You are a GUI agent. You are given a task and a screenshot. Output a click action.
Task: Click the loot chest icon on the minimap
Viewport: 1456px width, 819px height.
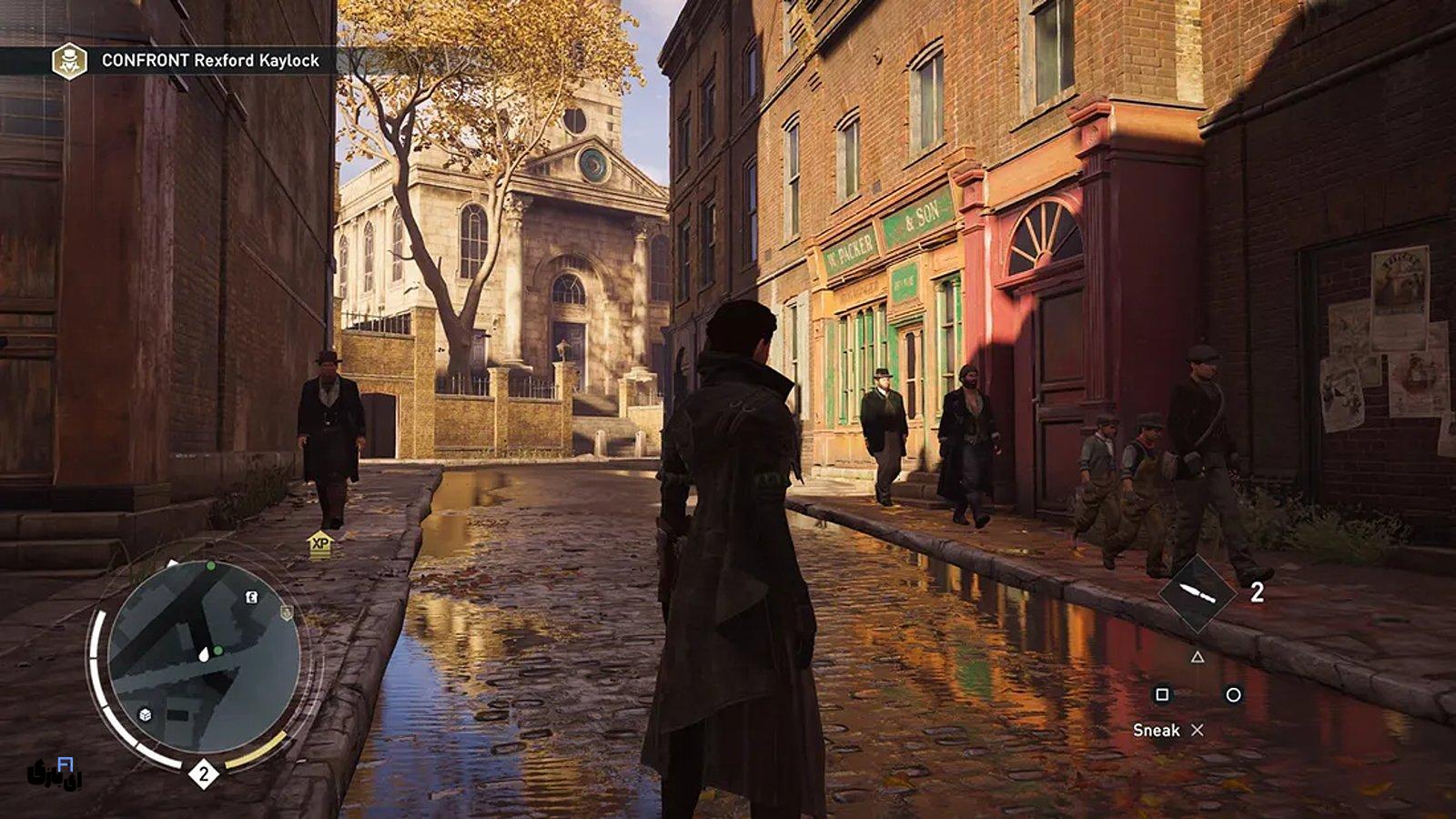point(145,714)
